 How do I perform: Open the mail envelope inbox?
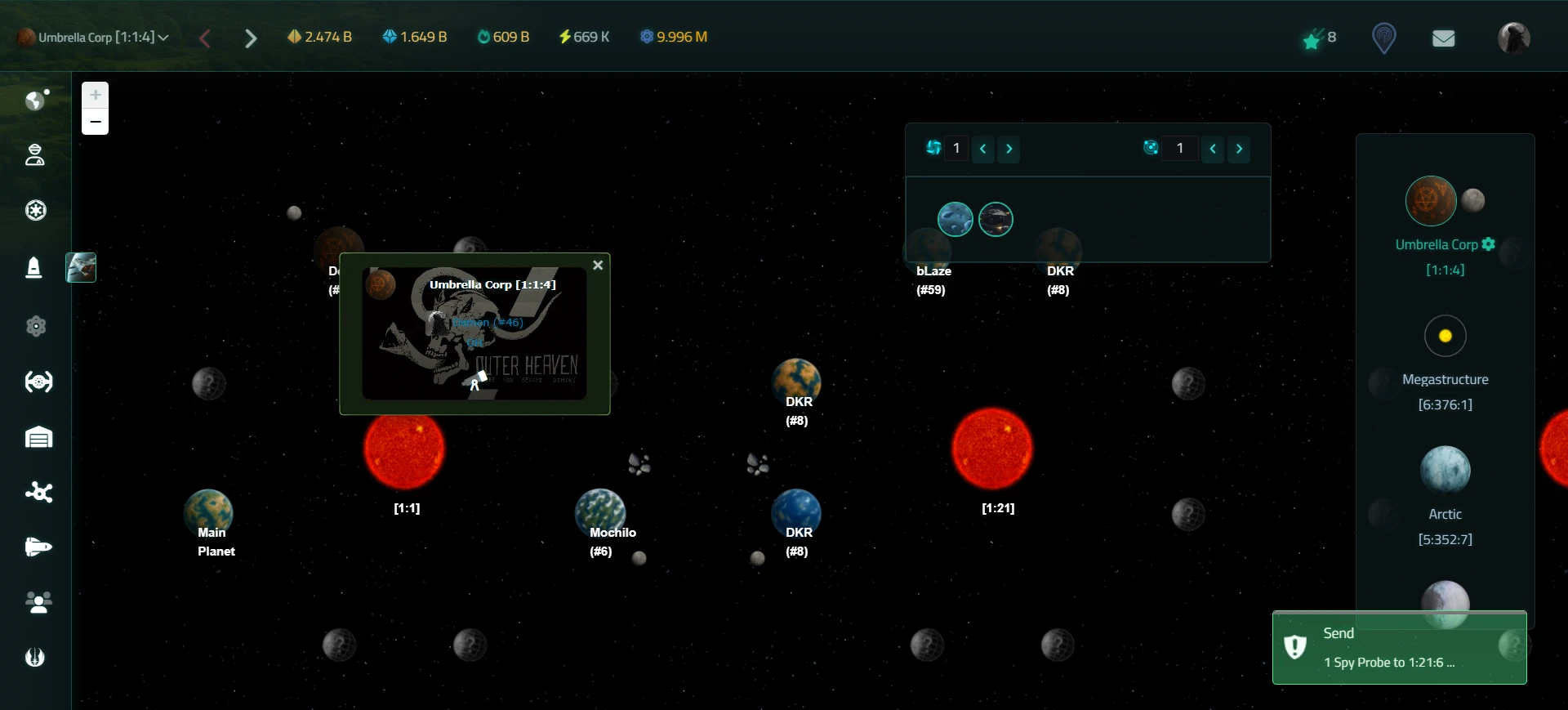click(x=1443, y=38)
